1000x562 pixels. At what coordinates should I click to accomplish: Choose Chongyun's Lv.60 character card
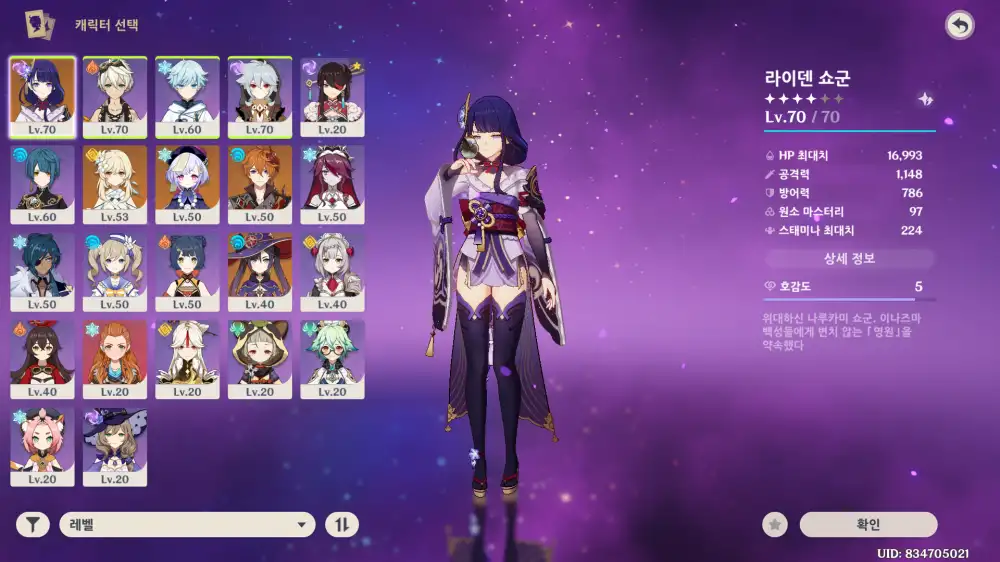pyautogui.click(x=187, y=96)
